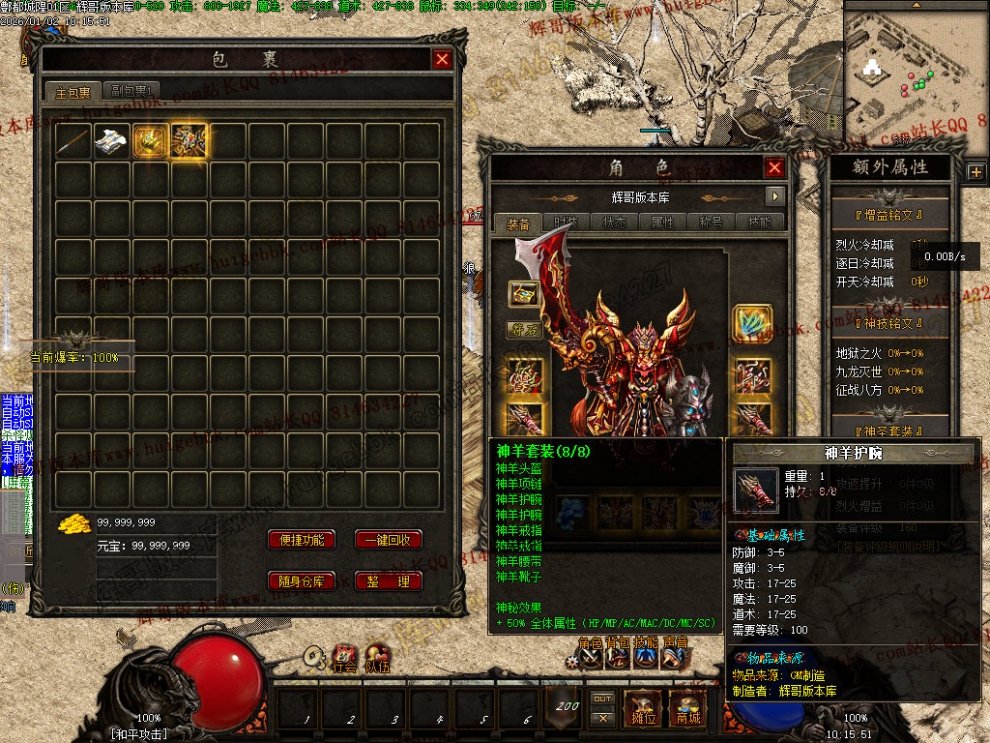Switch to the 时装 tab
The width and height of the screenshot is (990, 743).
click(565, 223)
